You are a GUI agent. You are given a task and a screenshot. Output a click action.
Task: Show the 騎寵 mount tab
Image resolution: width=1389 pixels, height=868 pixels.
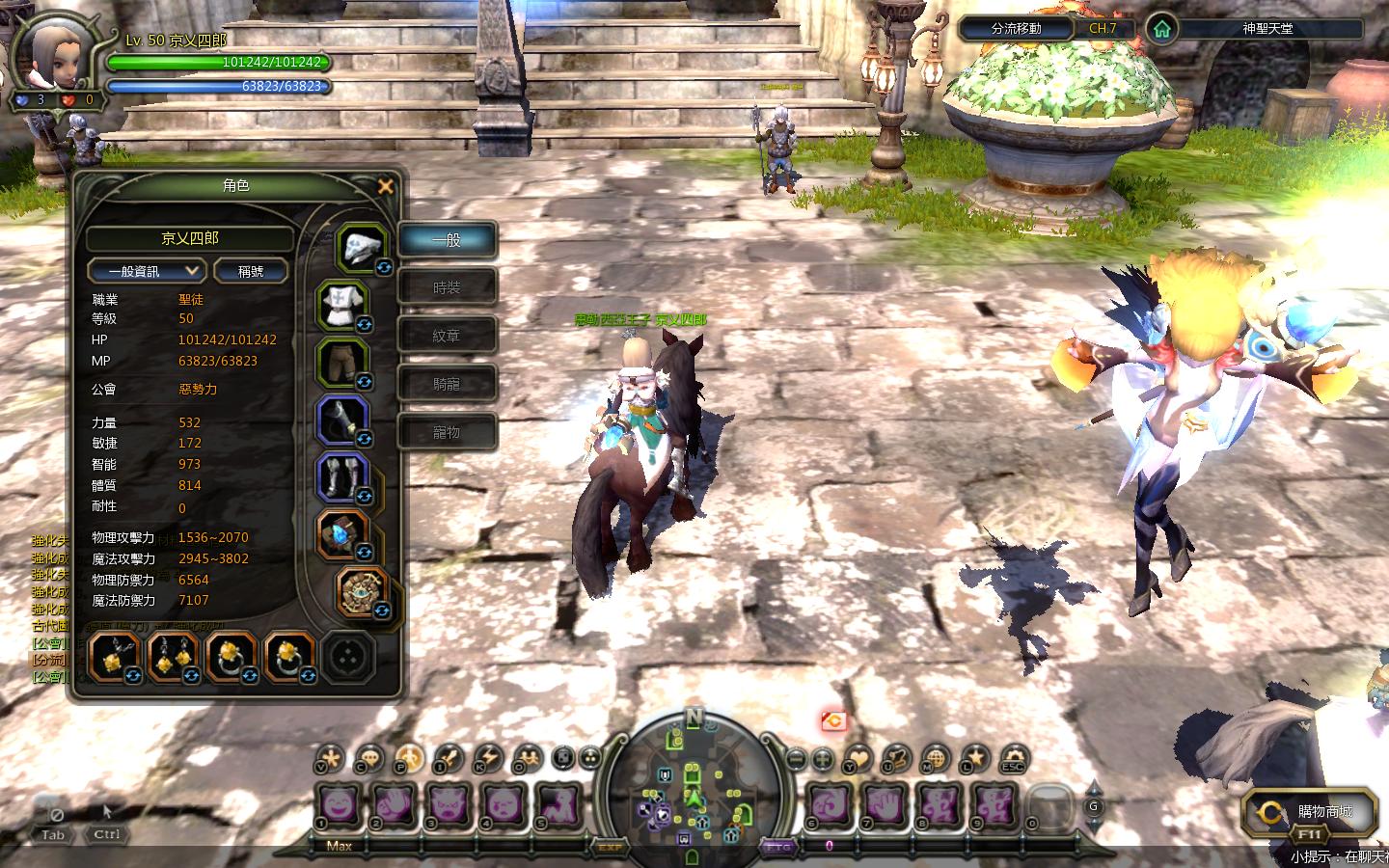(x=447, y=384)
